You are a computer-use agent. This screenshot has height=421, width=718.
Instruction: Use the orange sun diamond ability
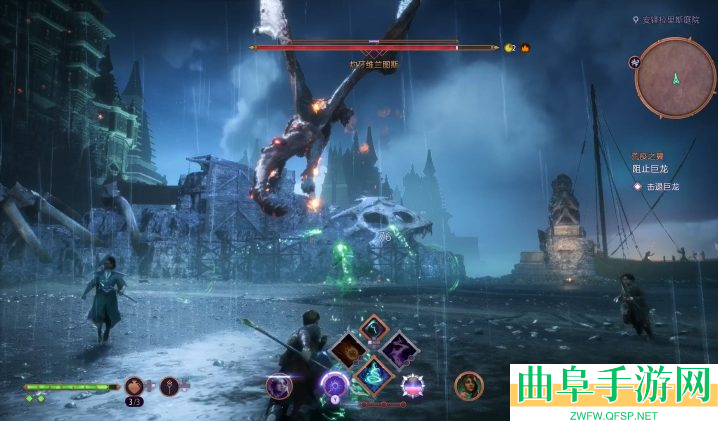point(350,349)
